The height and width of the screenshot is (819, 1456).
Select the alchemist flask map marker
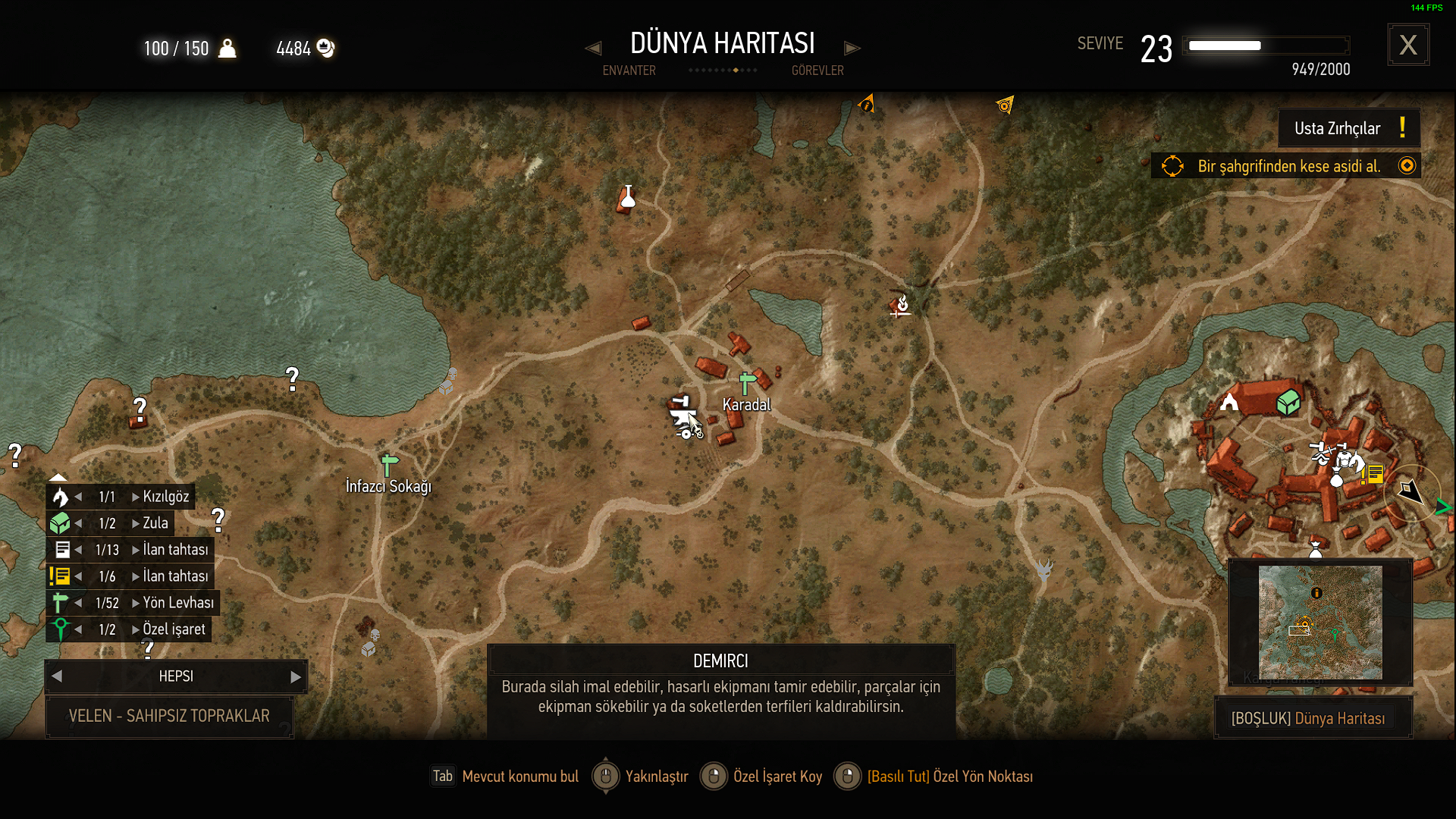(628, 197)
